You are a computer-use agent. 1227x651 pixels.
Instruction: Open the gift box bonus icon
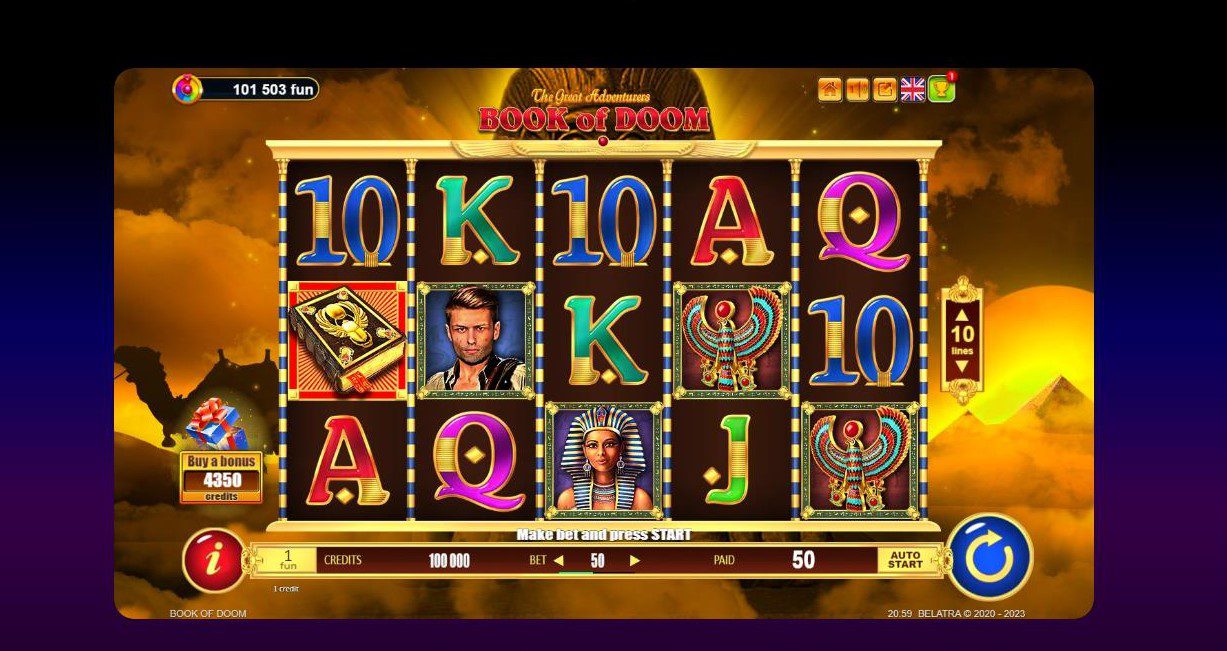(x=217, y=424)
